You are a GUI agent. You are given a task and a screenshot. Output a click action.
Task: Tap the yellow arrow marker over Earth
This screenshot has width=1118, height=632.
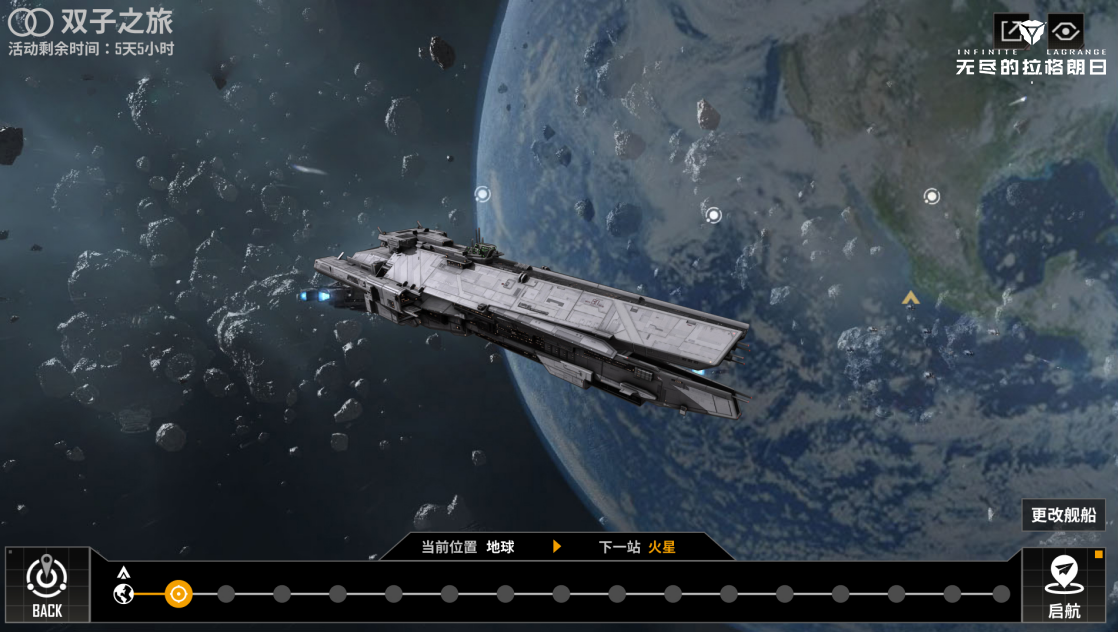pyautogui.click(x=910, y=298)
